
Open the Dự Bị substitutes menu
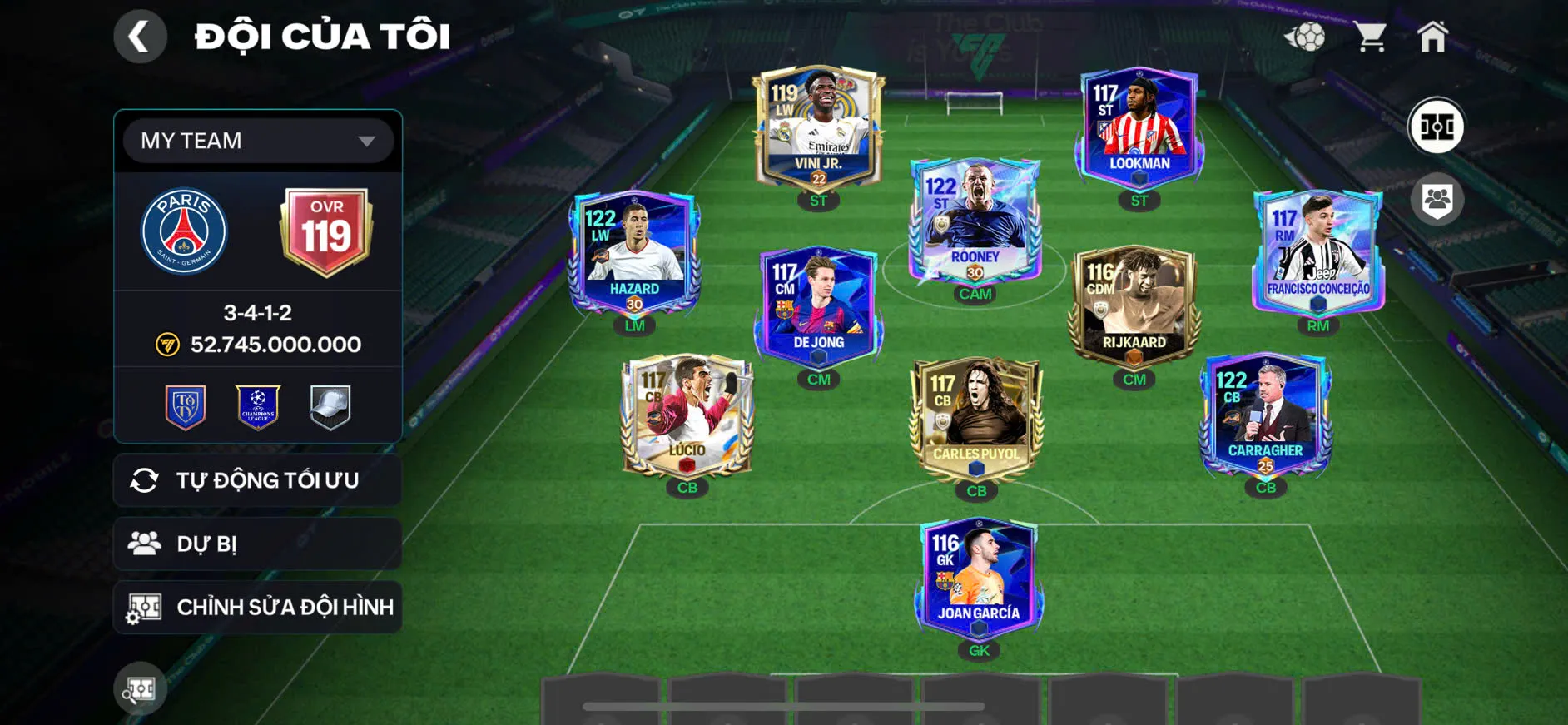pos(258,544)
